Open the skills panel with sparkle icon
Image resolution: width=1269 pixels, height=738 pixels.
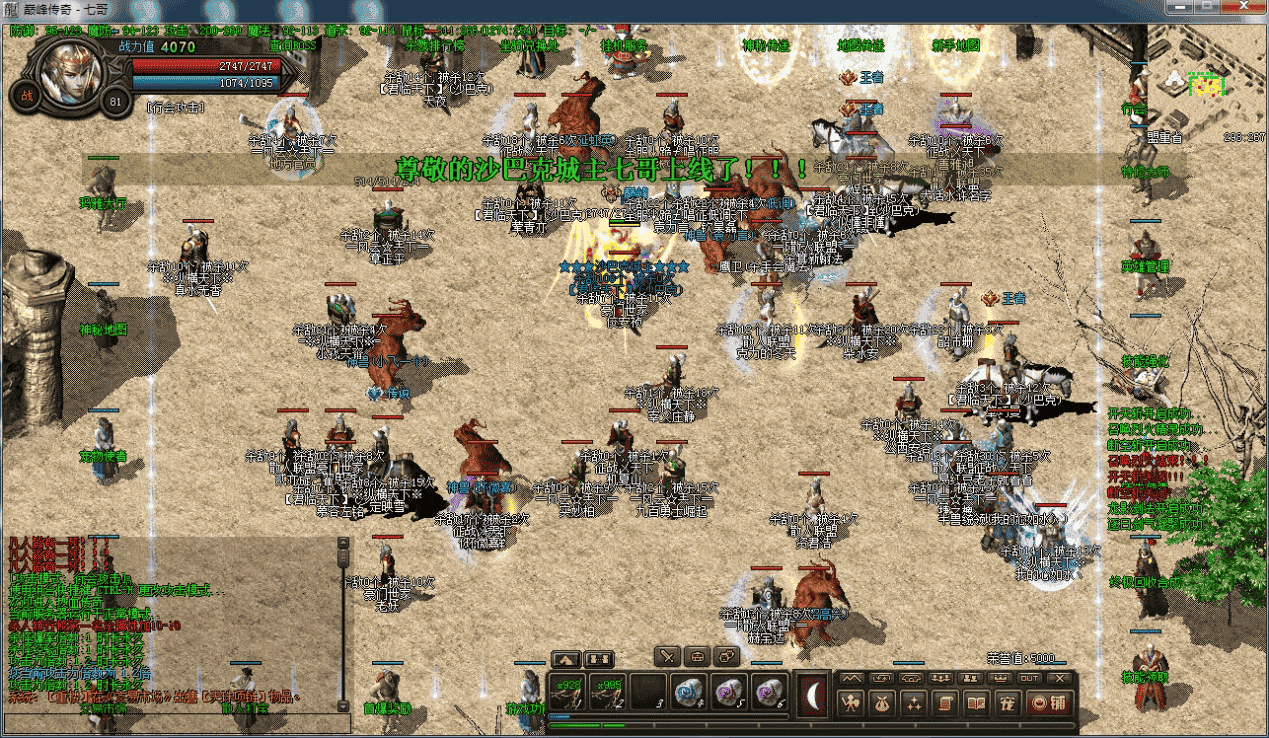(x=913, y=703)
